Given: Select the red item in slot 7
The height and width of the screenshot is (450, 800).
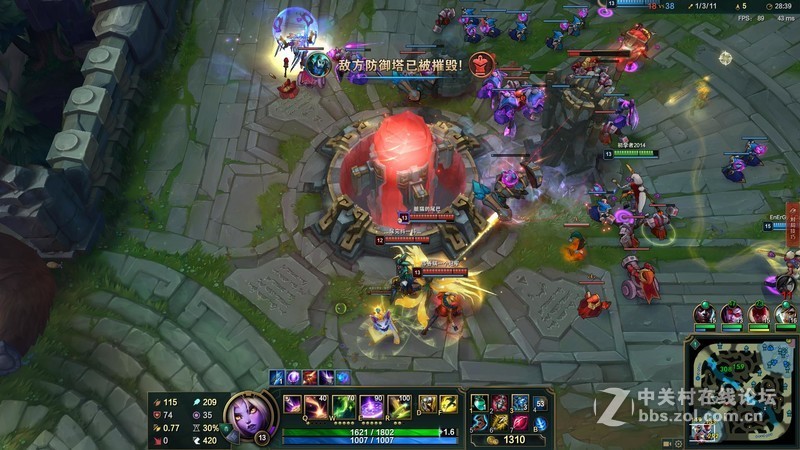Looking at the screenshot, I should pos(519,422).
